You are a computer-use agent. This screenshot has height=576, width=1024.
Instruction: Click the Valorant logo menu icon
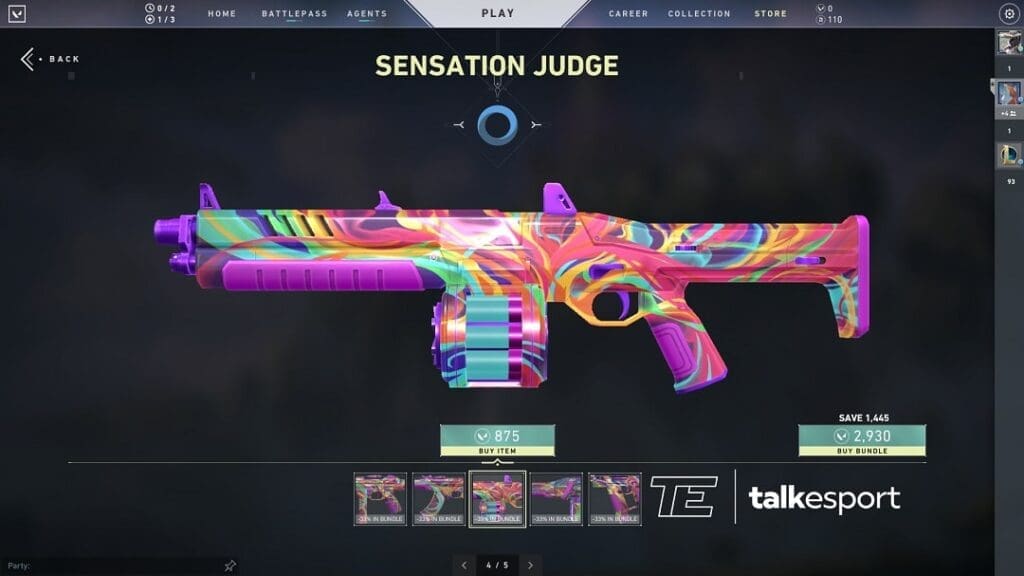click(x=17, y=14)
